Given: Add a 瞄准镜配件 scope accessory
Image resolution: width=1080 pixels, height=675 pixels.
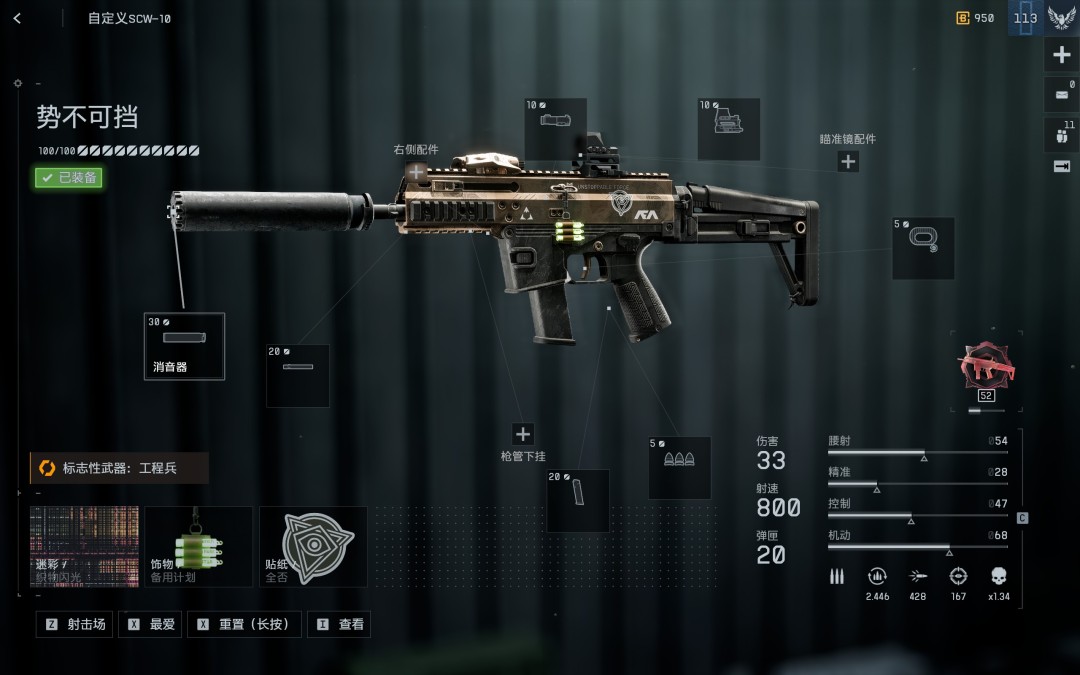Looking at the screenshot, I should 848,161.
